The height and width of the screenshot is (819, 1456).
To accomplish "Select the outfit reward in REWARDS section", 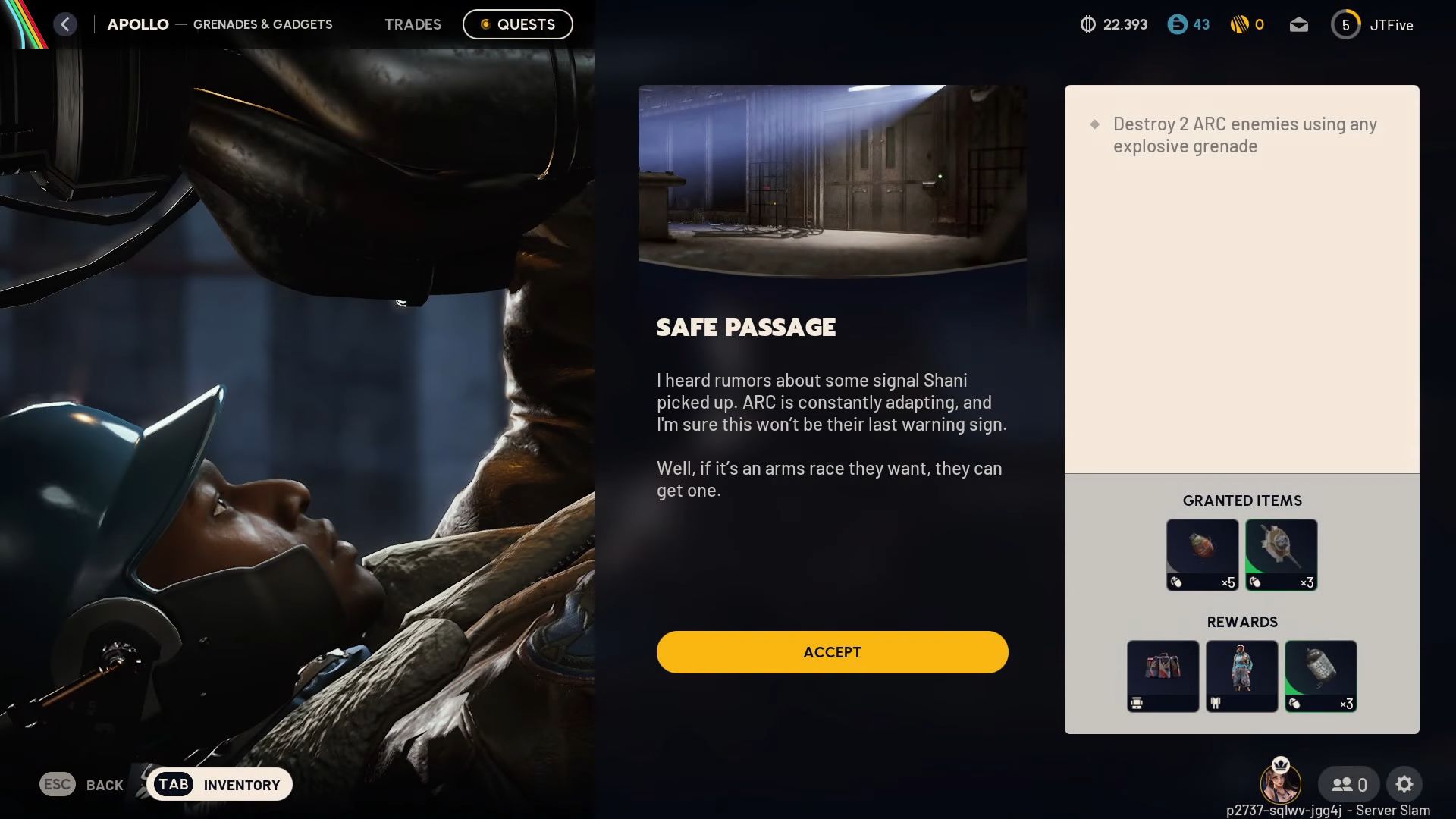I will coord(1241,676).
